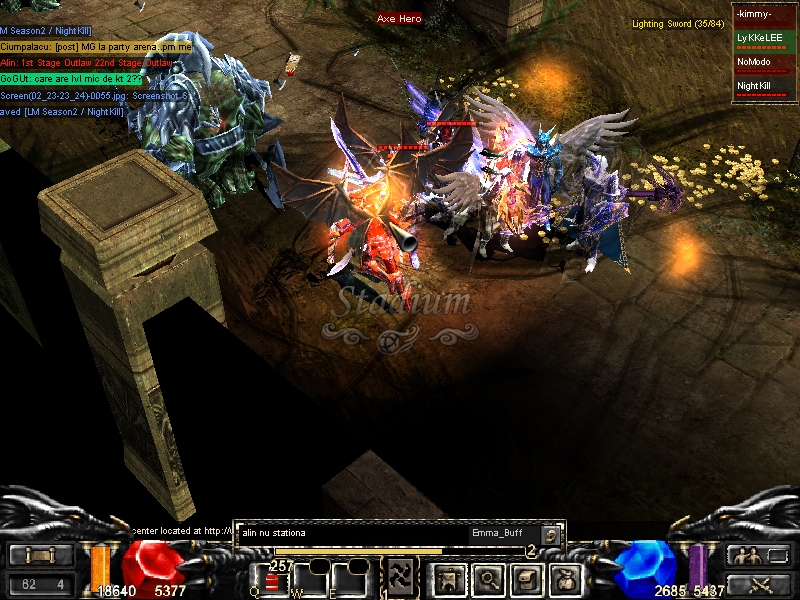This screenshot has width=800, height=600.
Task: Select party member -kimmy-
Action: (763, 15)
